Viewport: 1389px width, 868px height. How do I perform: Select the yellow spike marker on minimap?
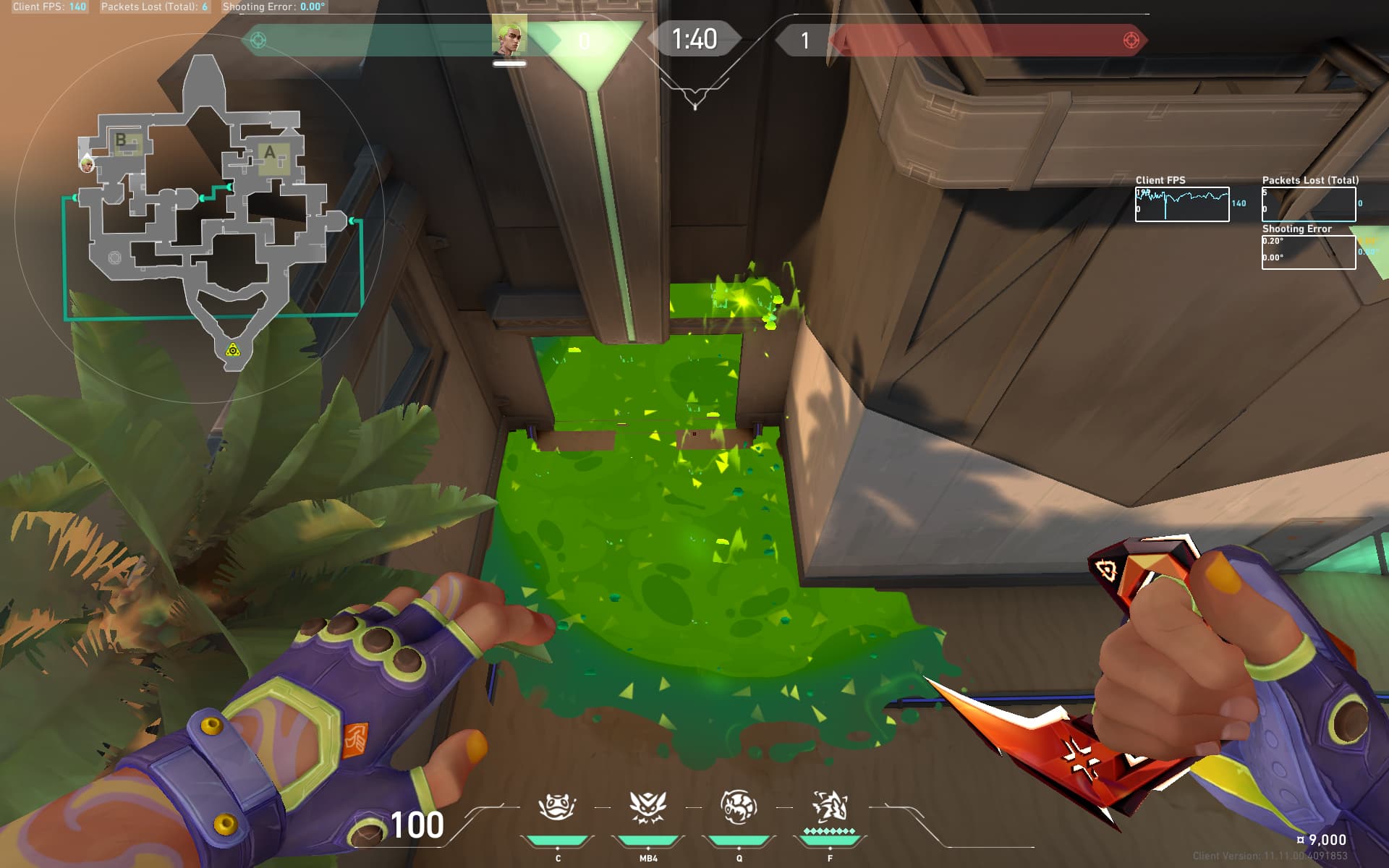click(x=232, y=351)
